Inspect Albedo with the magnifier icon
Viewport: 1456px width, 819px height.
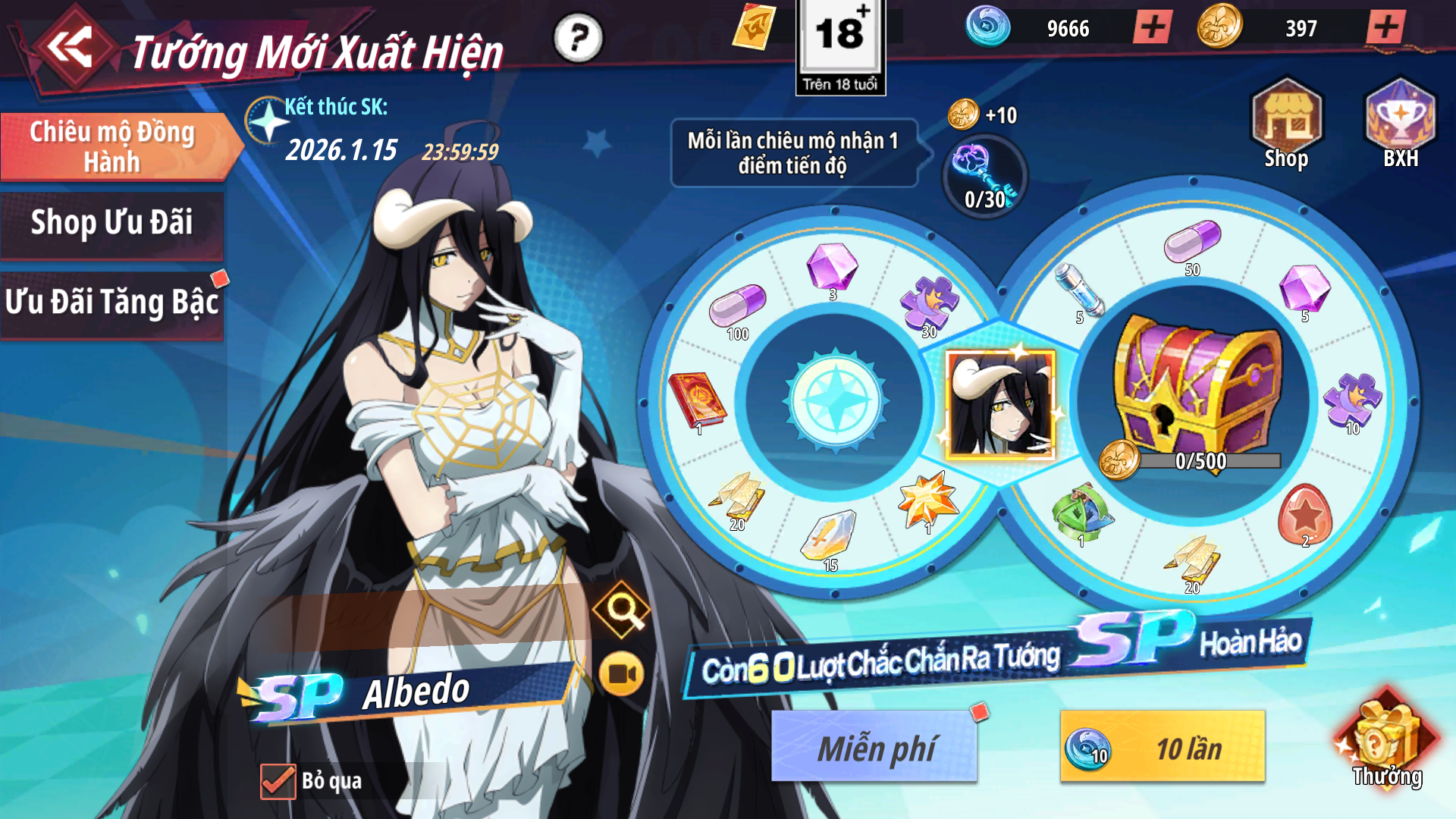pos(622,608)
